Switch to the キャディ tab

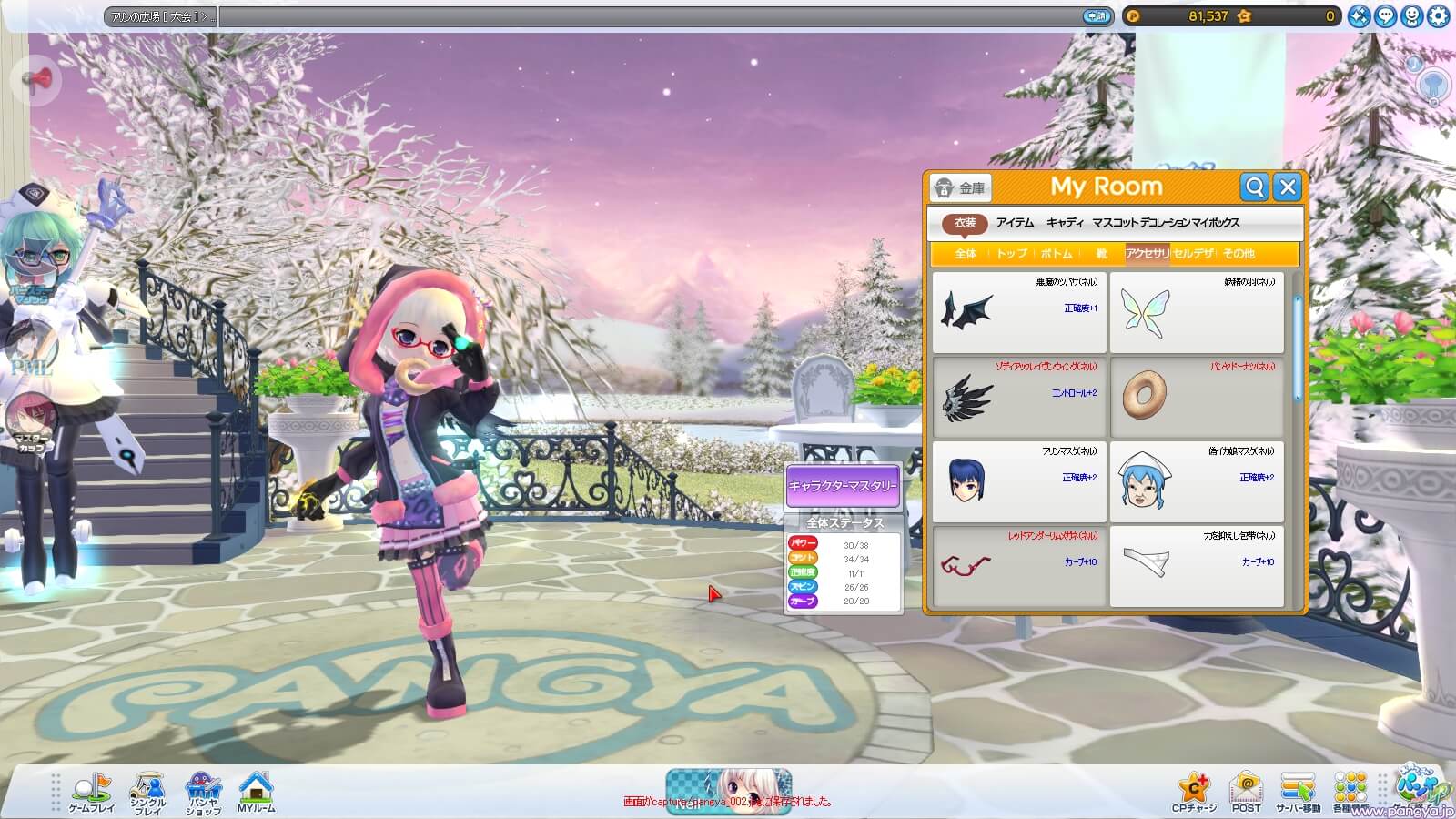tap(1065, 223)
